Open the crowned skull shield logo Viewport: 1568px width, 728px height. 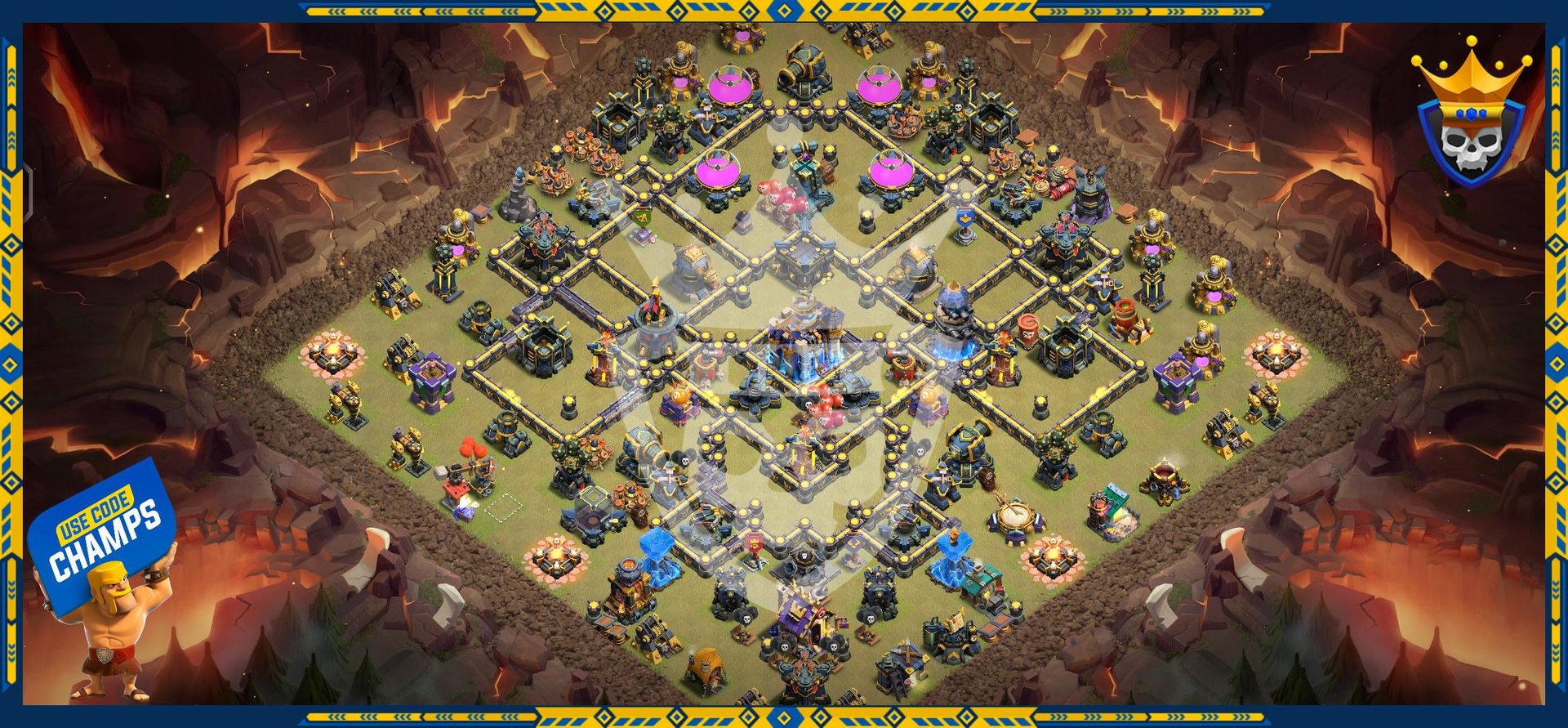pyautogui.click(x=1471, y=116)
